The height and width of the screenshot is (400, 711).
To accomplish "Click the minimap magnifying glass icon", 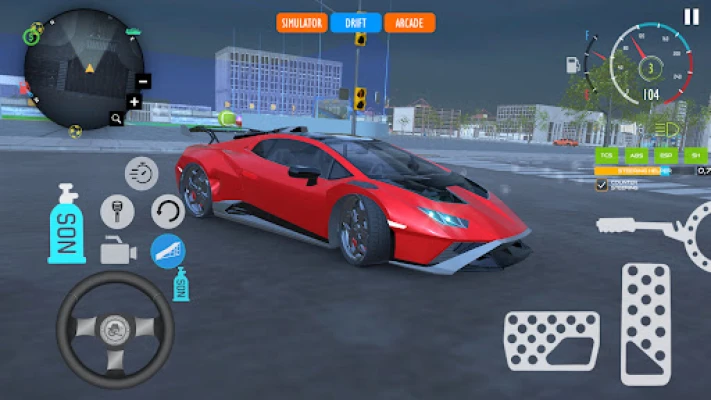I will point(117,118).
